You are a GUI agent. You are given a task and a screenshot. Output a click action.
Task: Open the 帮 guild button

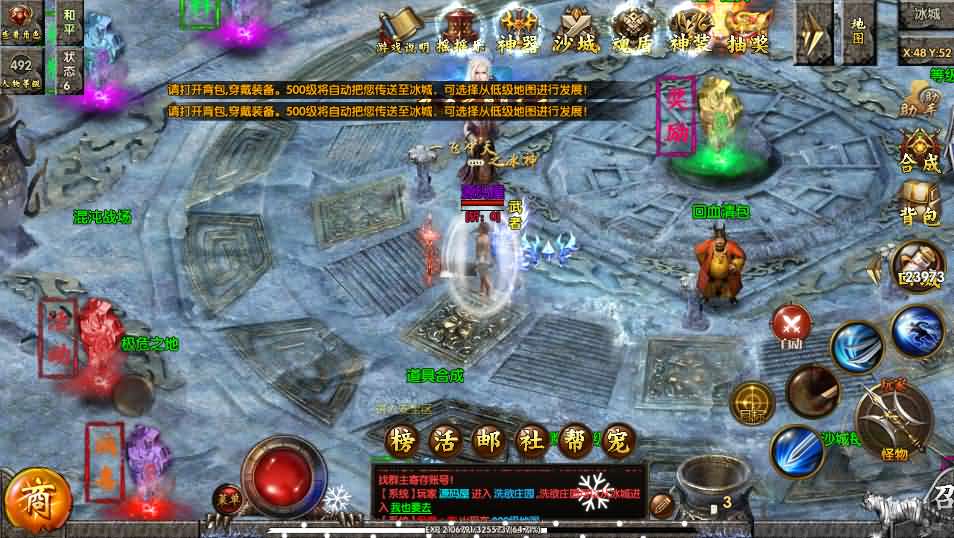577,439
